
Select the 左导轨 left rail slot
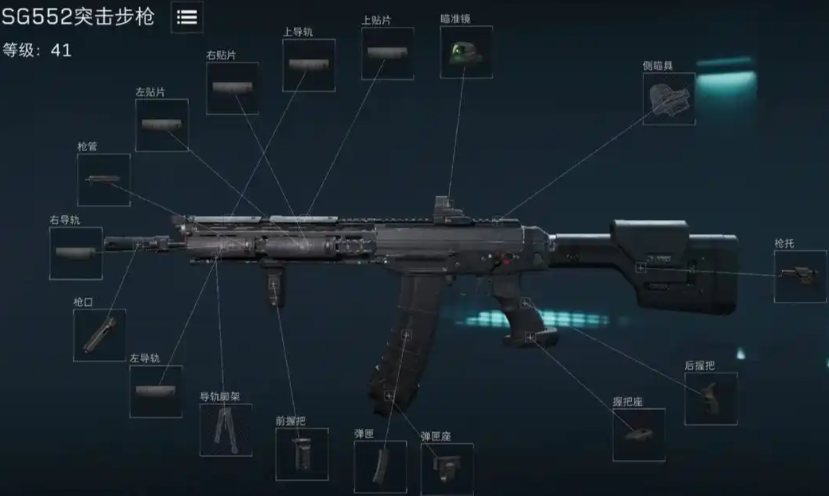coord(156,391)
